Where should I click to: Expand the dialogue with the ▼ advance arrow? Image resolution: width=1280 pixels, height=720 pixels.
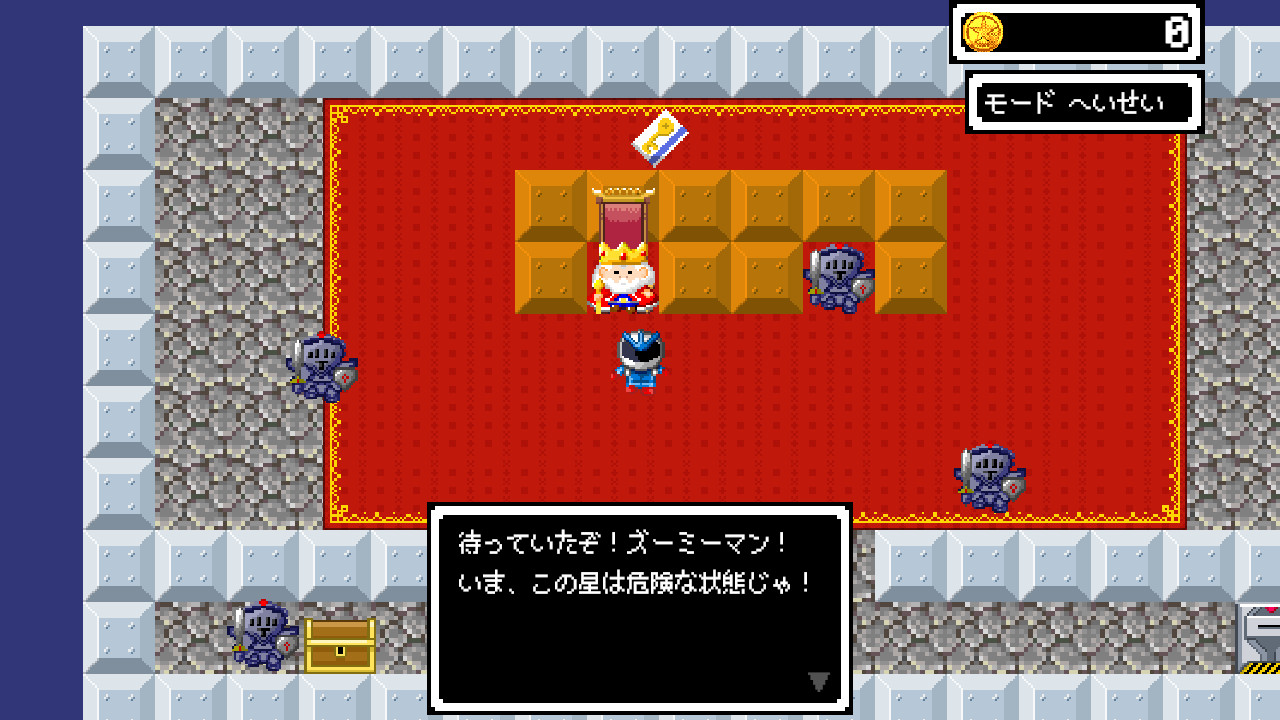point(817,680)
